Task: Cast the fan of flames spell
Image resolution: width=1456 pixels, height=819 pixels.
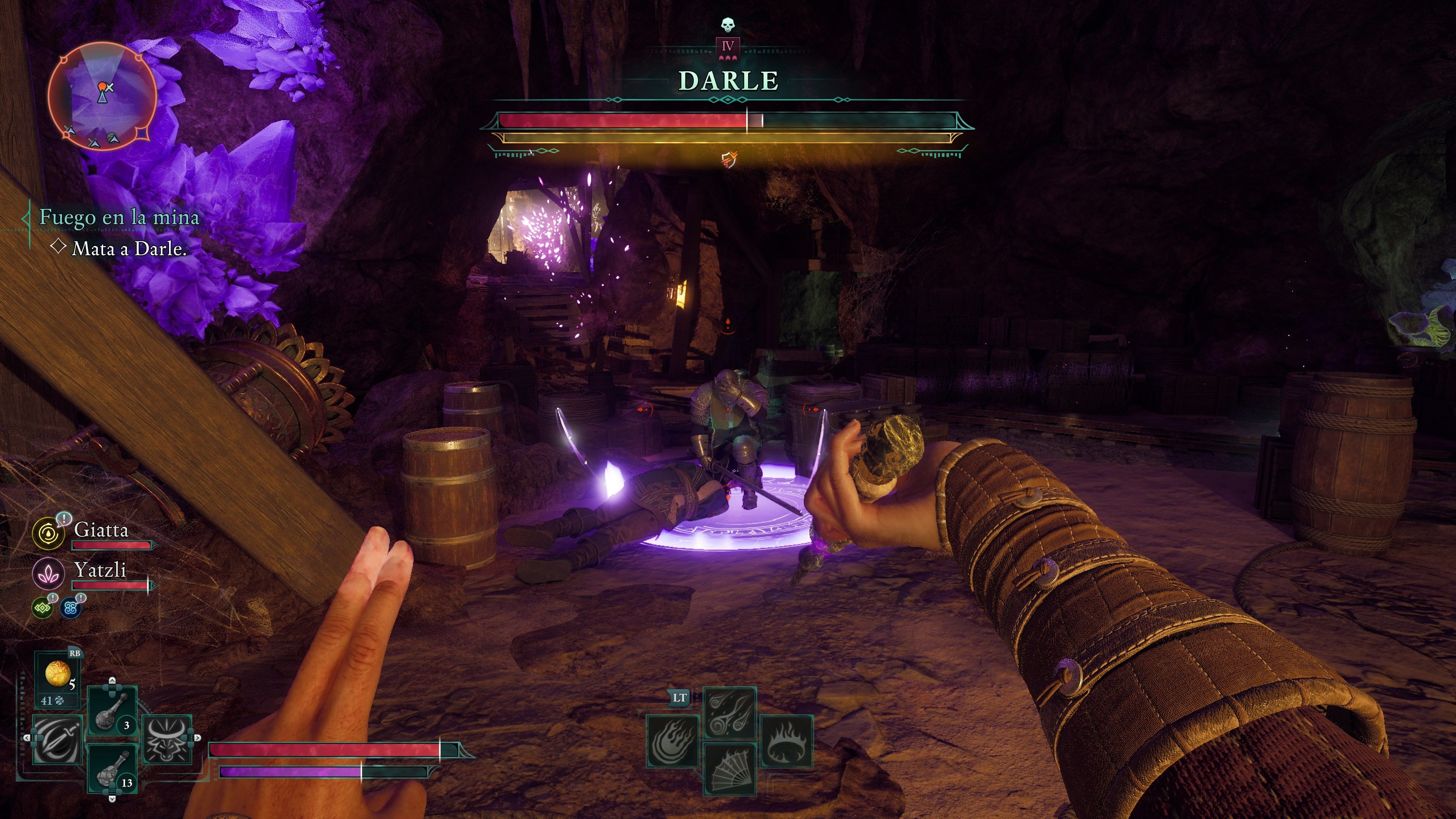Action: coord(730,770)
